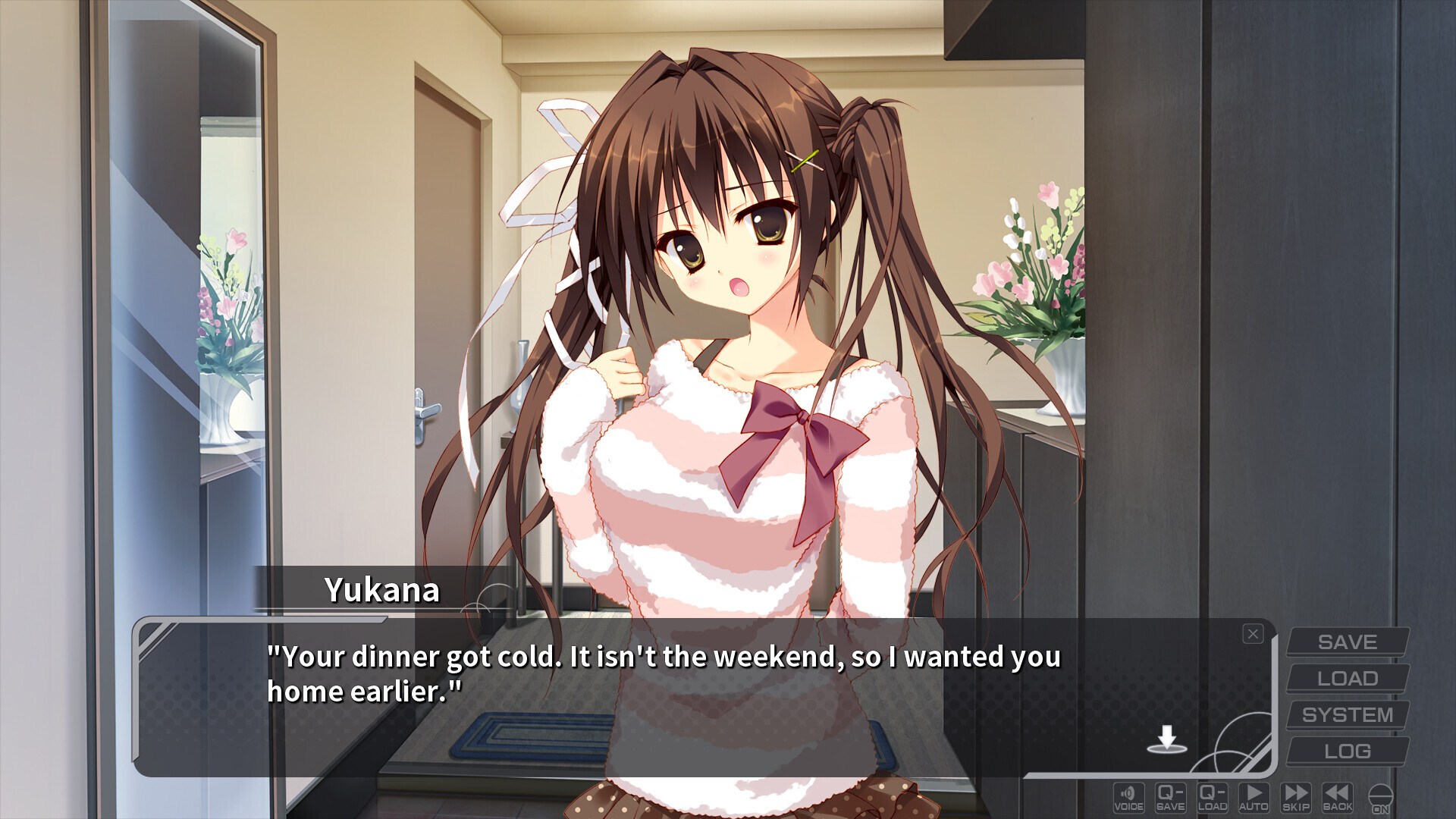The width and height of the screenshot is (1456, 819).
Task: Open the SAVE screen
Action: 1348,642
